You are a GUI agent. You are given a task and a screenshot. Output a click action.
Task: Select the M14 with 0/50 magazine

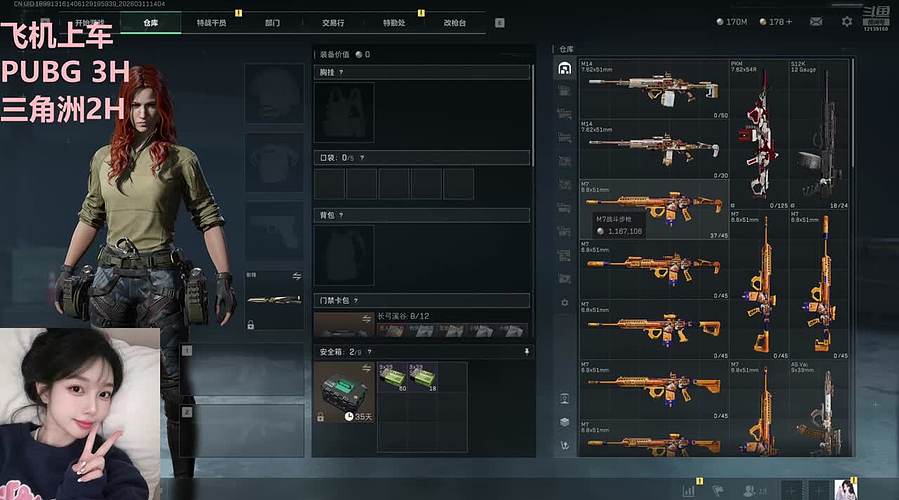pos(654,90)
